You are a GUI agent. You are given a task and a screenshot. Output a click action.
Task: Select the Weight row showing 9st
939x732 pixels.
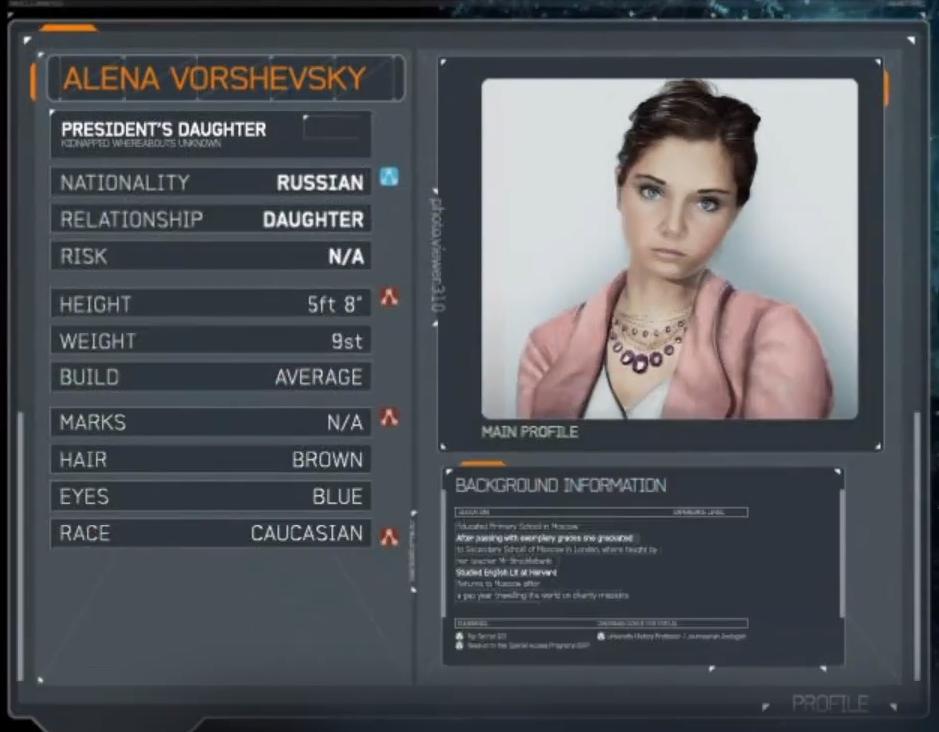[210, 341]
